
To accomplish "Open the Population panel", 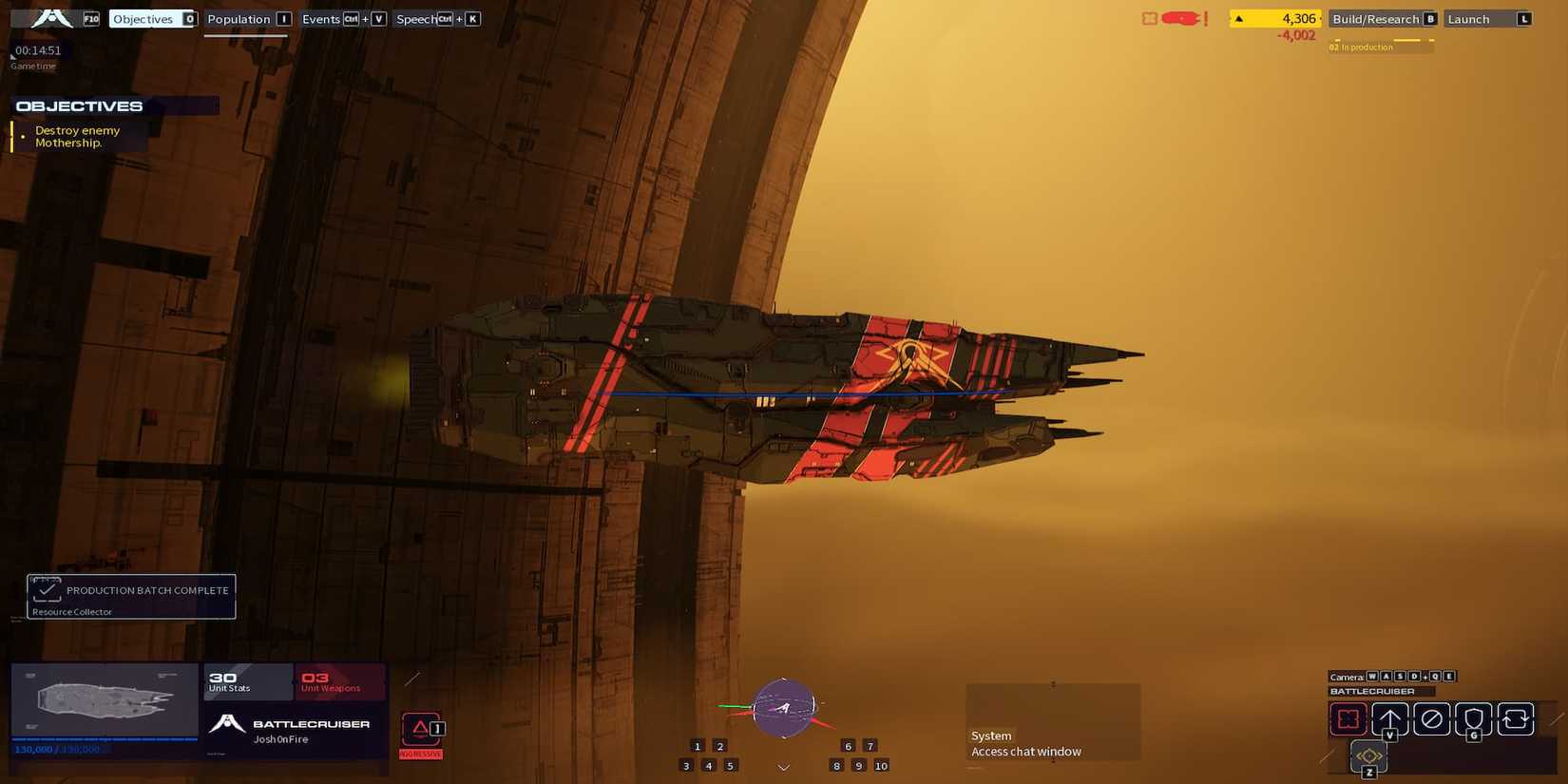I will coord(243,18).
